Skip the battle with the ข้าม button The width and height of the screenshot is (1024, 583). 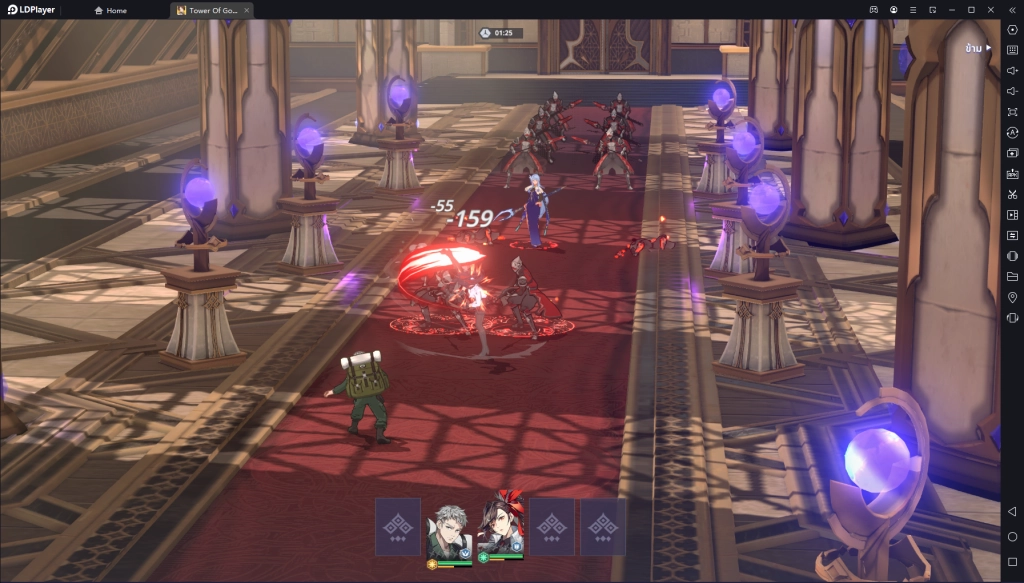point(977,47)
